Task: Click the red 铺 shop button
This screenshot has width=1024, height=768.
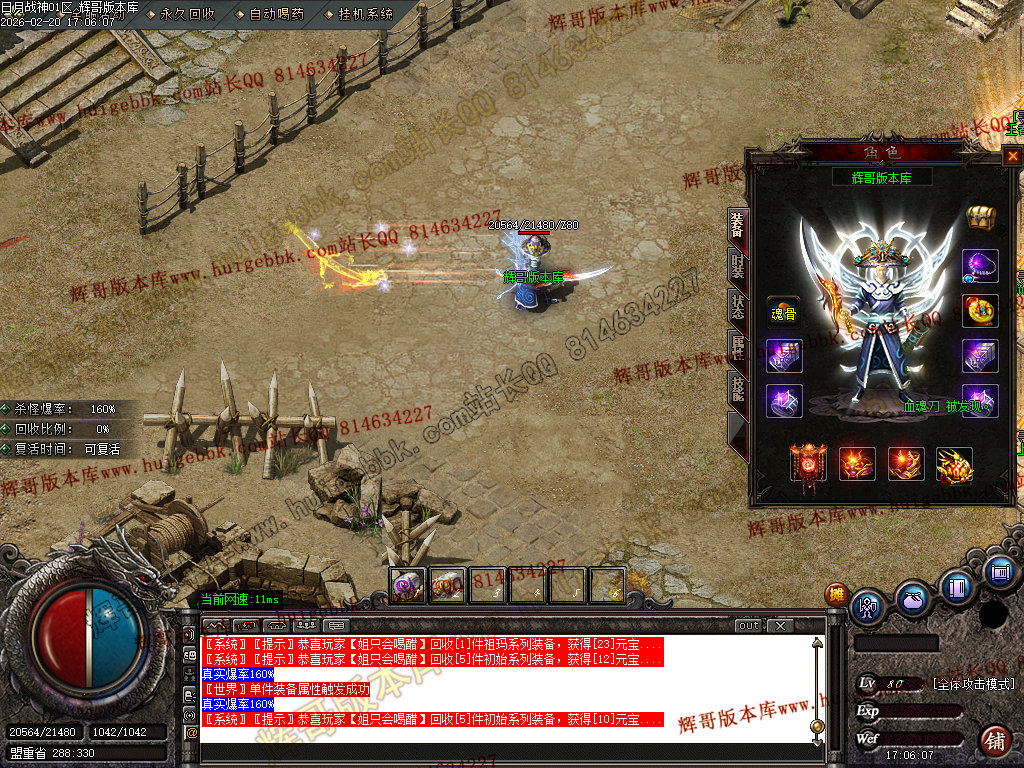Action: coord(995,740)
